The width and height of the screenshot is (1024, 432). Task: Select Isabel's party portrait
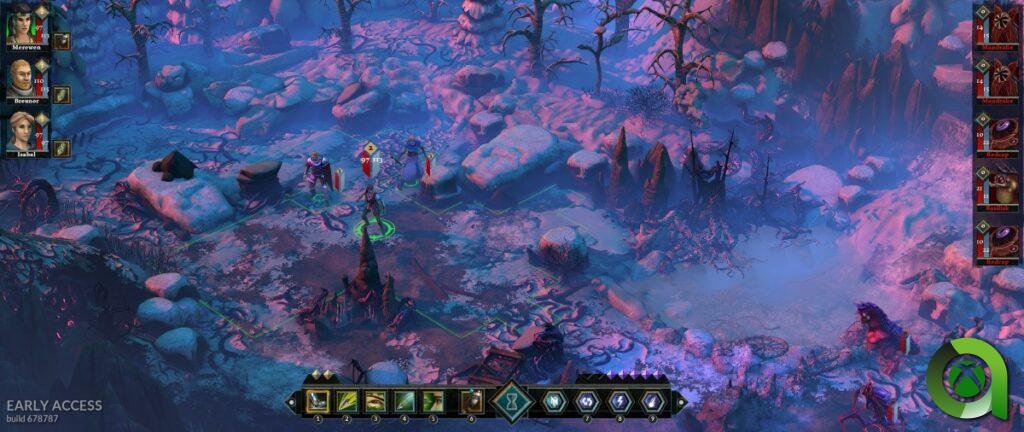pyautogui.click(x=20, y=131)
